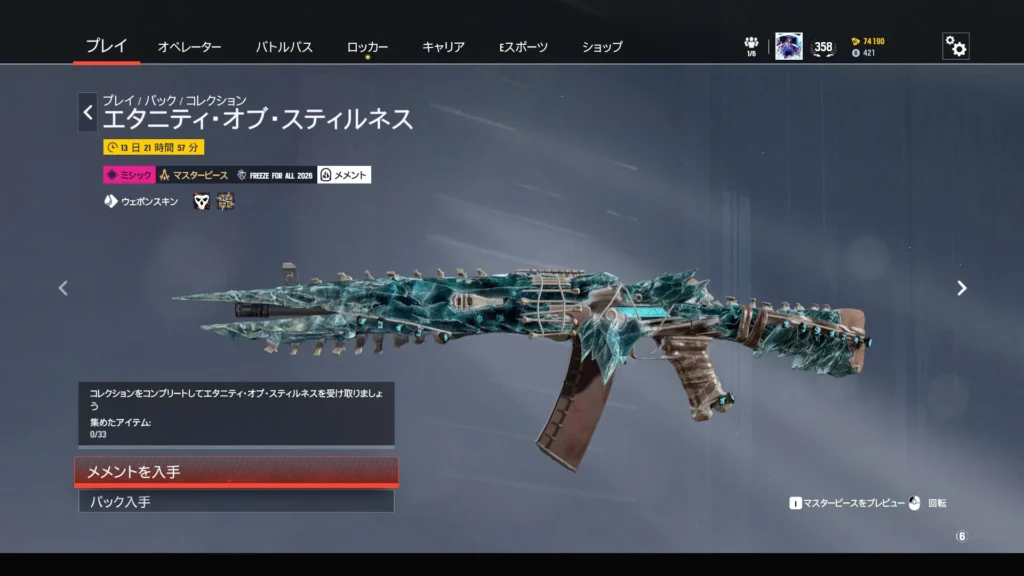Image resolution: width=1024 pixels, height=576 pixels.
Task: Show the previous collection item arrow
Action: 63,288
